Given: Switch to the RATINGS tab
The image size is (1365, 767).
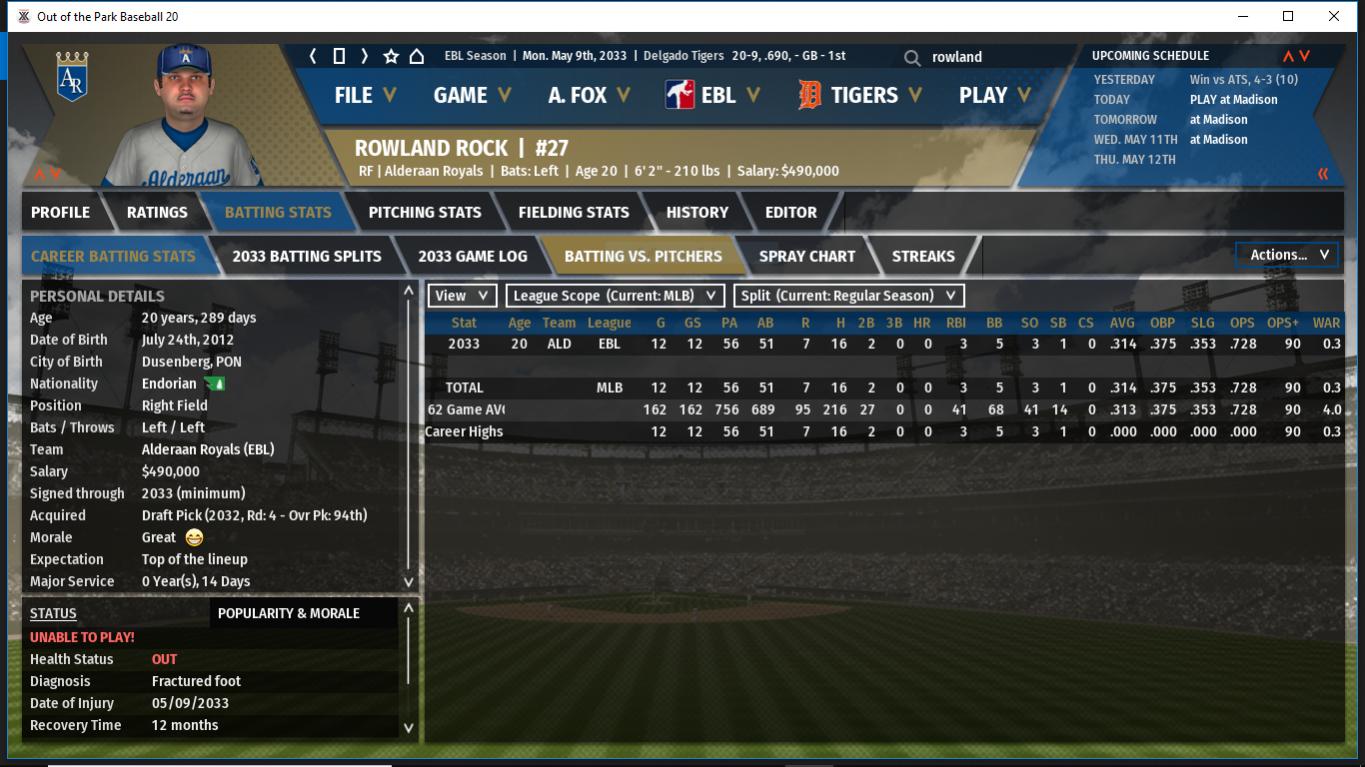Looking at the screenshot, I should coord(157,212).
